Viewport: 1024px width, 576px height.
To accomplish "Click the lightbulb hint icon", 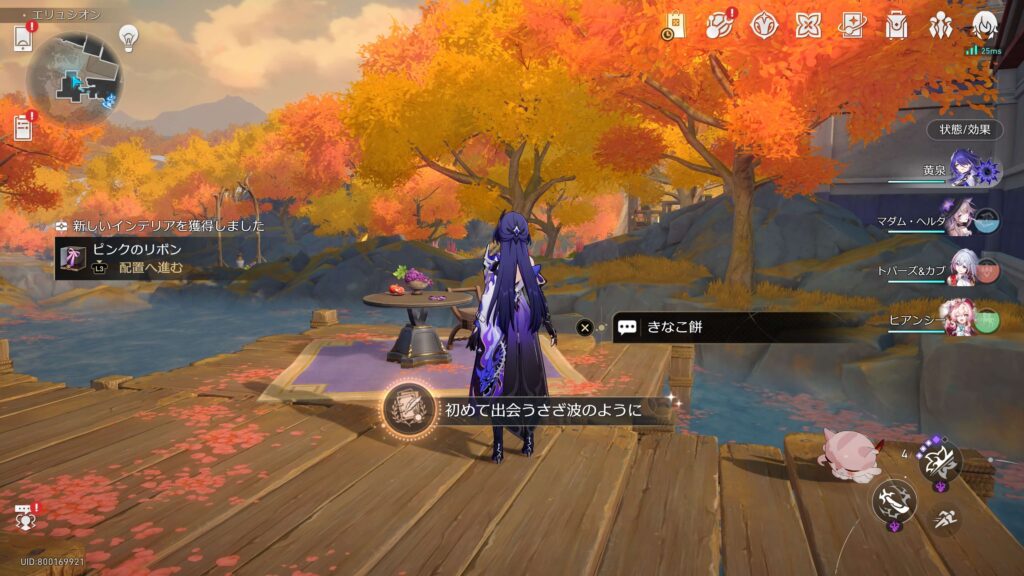I will (128, 37).
